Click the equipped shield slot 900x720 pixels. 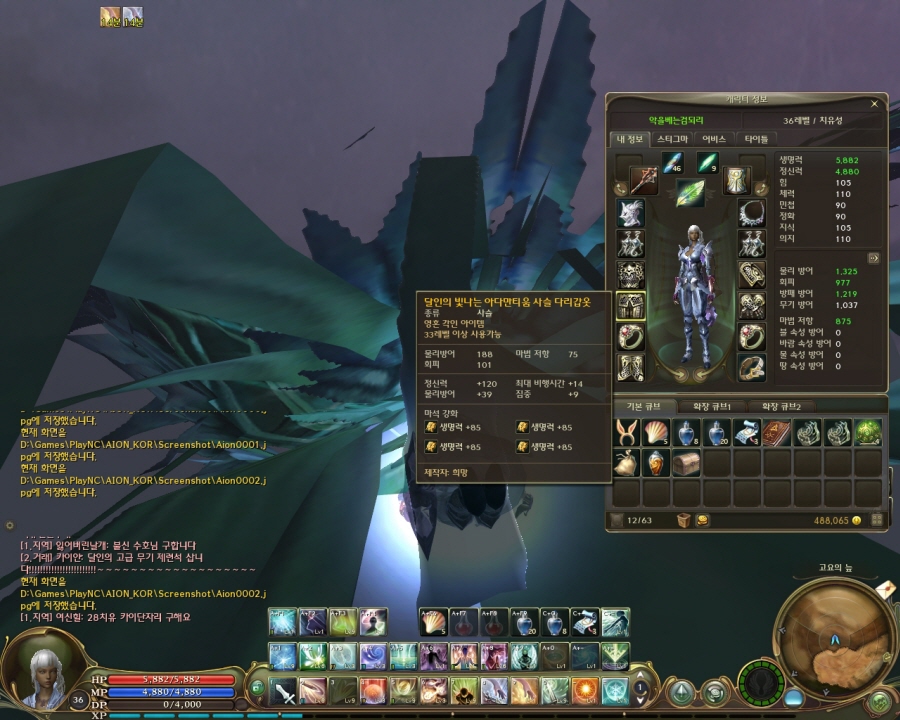click(x=737, y=180)
